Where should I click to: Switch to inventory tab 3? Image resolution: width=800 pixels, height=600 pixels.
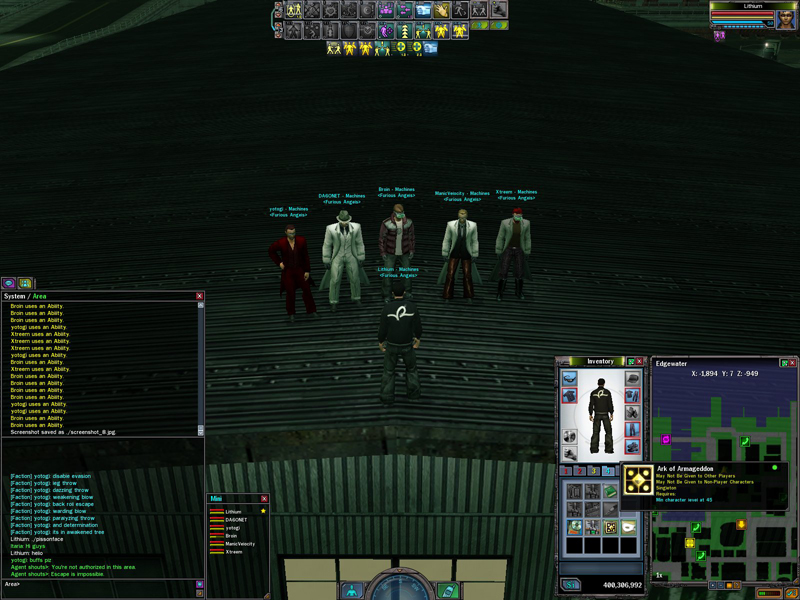pos(594,470)
